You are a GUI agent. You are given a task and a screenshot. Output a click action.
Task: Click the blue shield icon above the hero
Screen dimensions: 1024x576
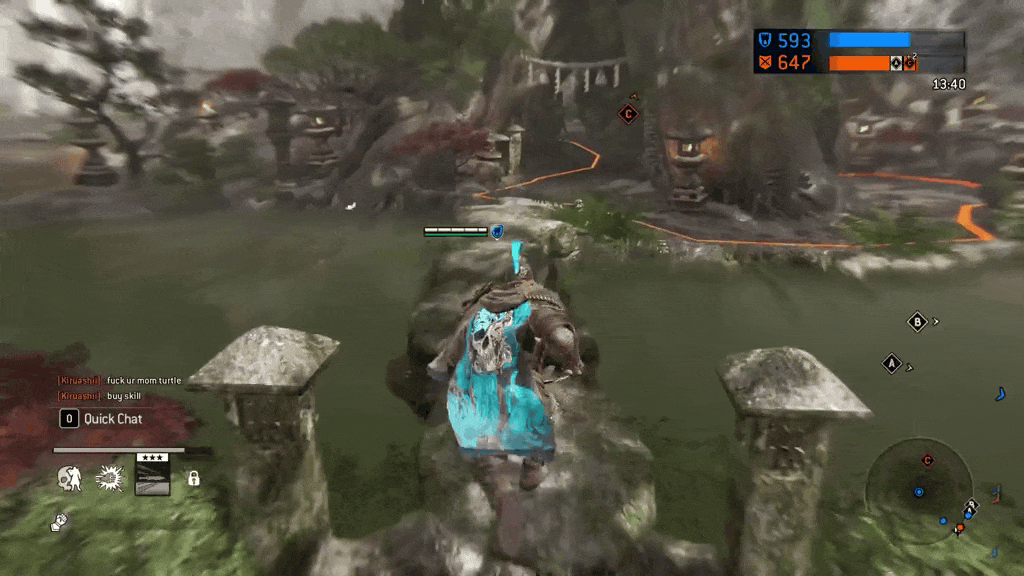point(496,232)
